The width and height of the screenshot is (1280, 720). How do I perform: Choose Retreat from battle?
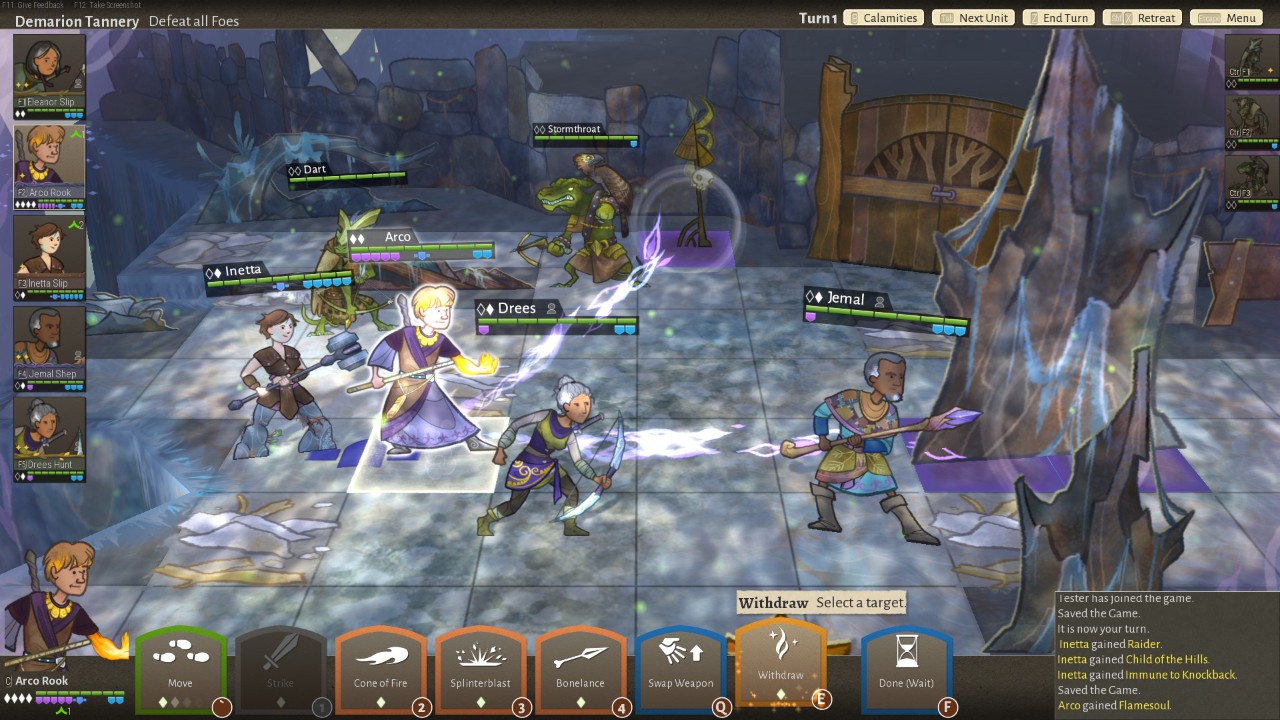(1144, 18)
